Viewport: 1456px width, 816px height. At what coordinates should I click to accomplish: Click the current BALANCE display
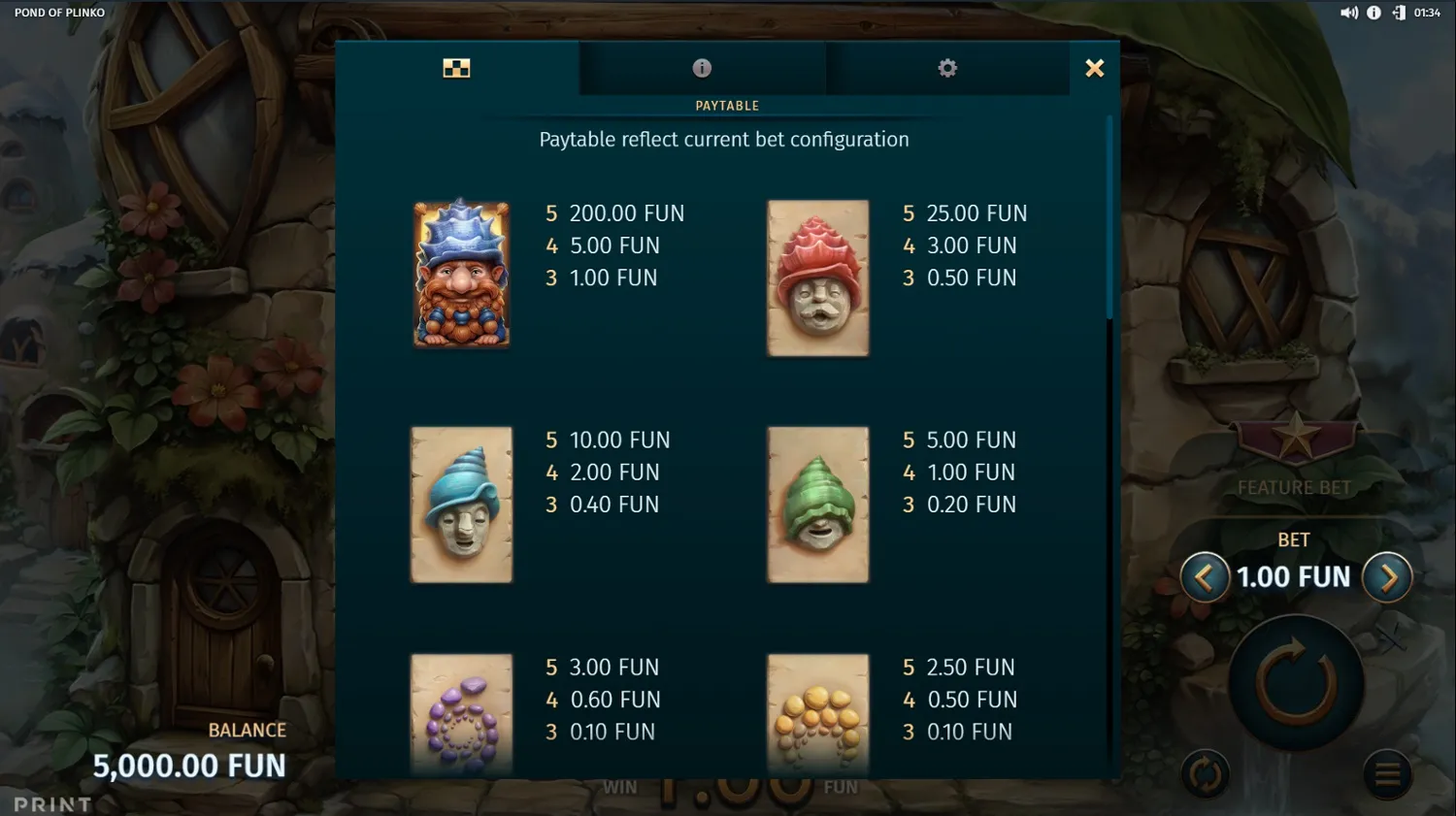pos(189,765)
